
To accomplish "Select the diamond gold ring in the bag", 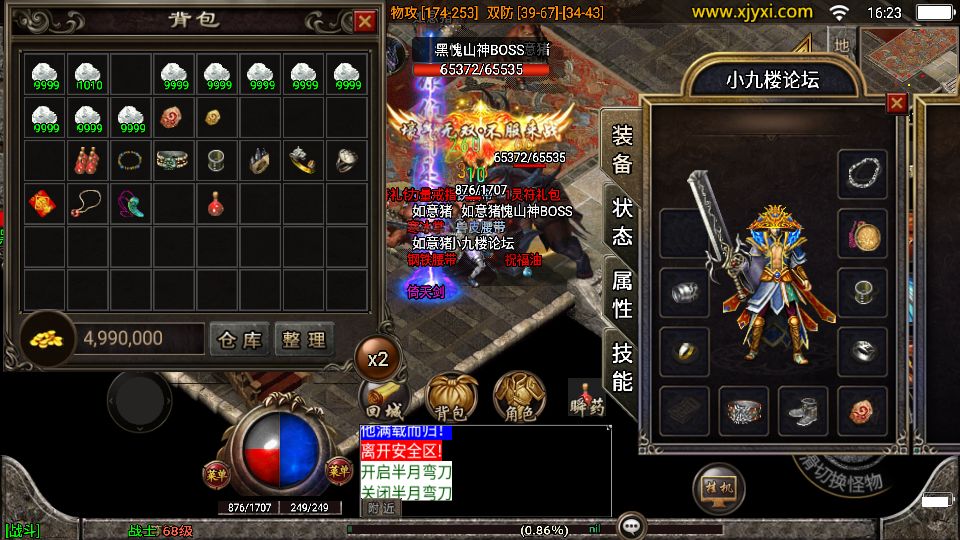I will [x=302, y=159].
